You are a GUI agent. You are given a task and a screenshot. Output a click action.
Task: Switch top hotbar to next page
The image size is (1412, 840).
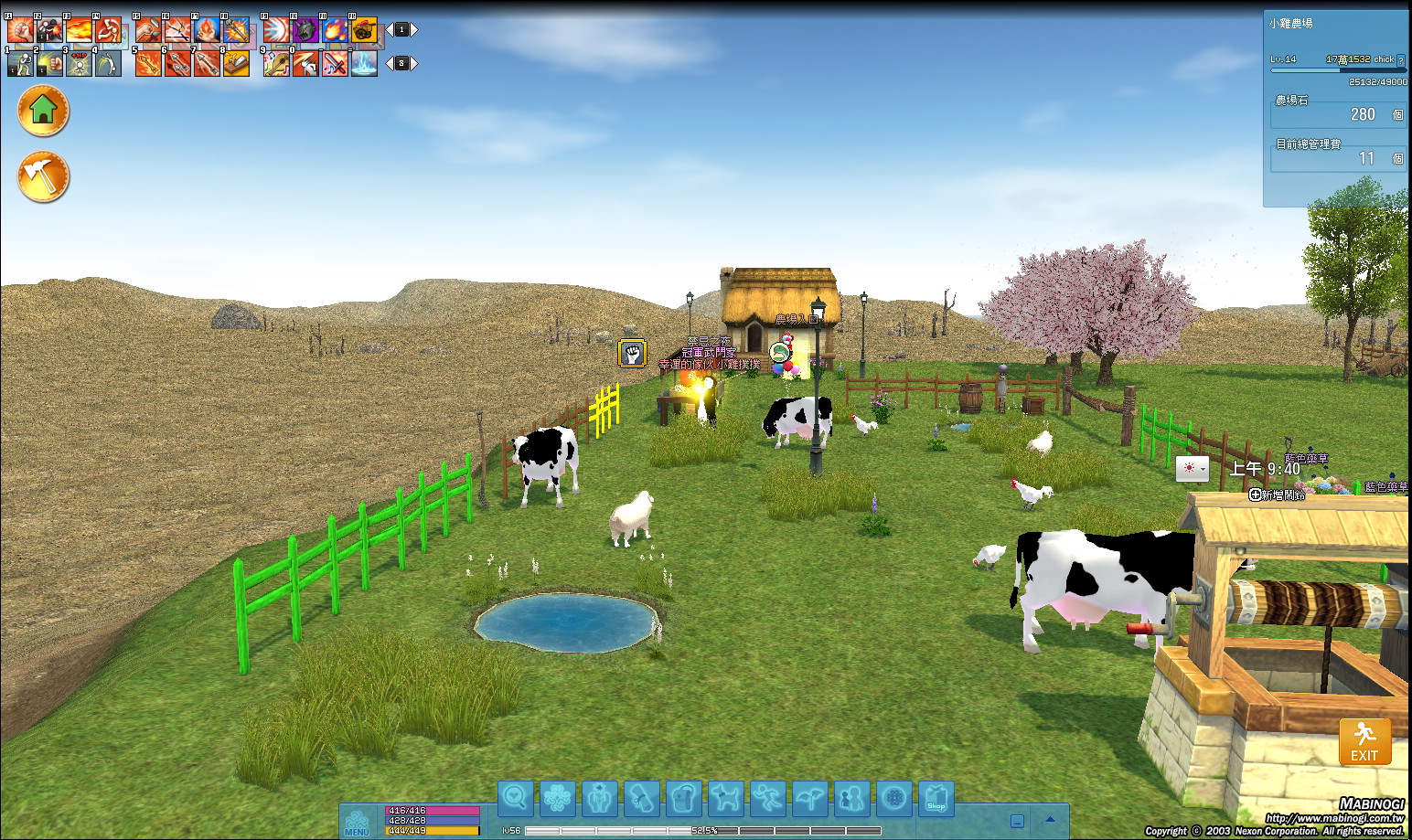(x=414, y=30)
